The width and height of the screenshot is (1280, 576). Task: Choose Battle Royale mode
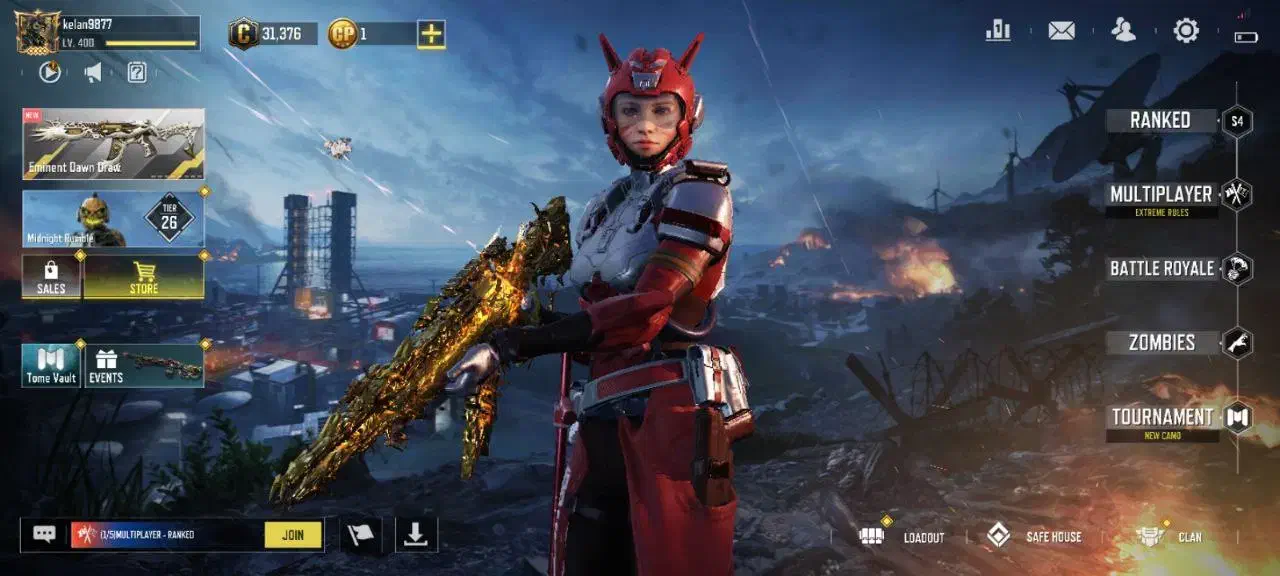1162,268
